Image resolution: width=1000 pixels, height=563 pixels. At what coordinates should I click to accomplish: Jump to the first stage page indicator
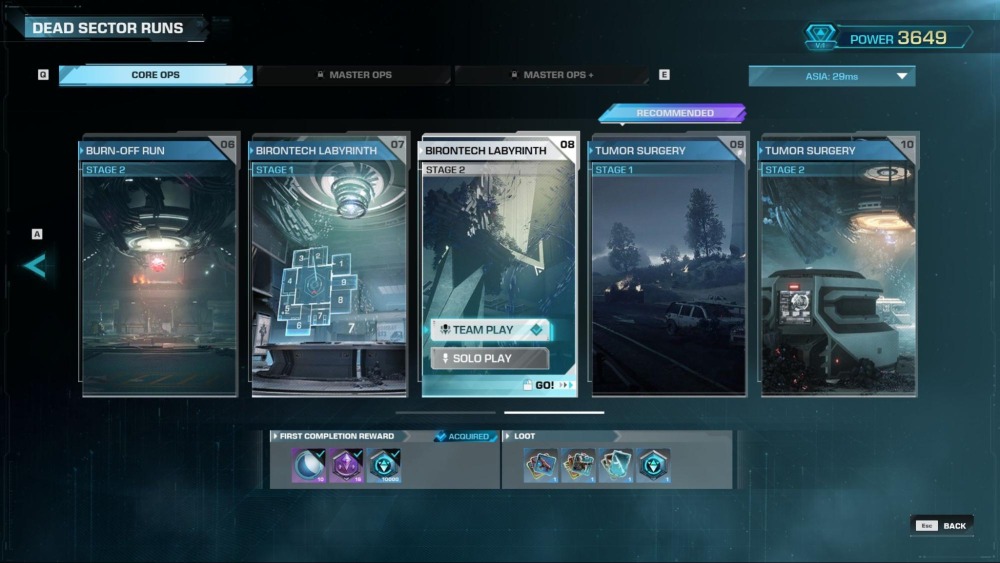click(445, 412)
